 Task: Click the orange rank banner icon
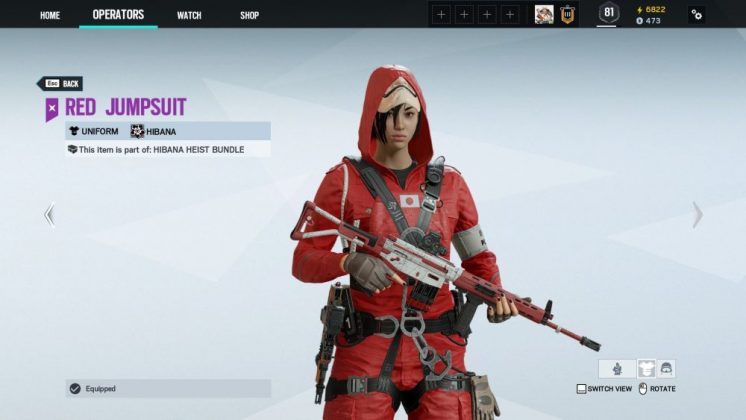tap(567, 14)
